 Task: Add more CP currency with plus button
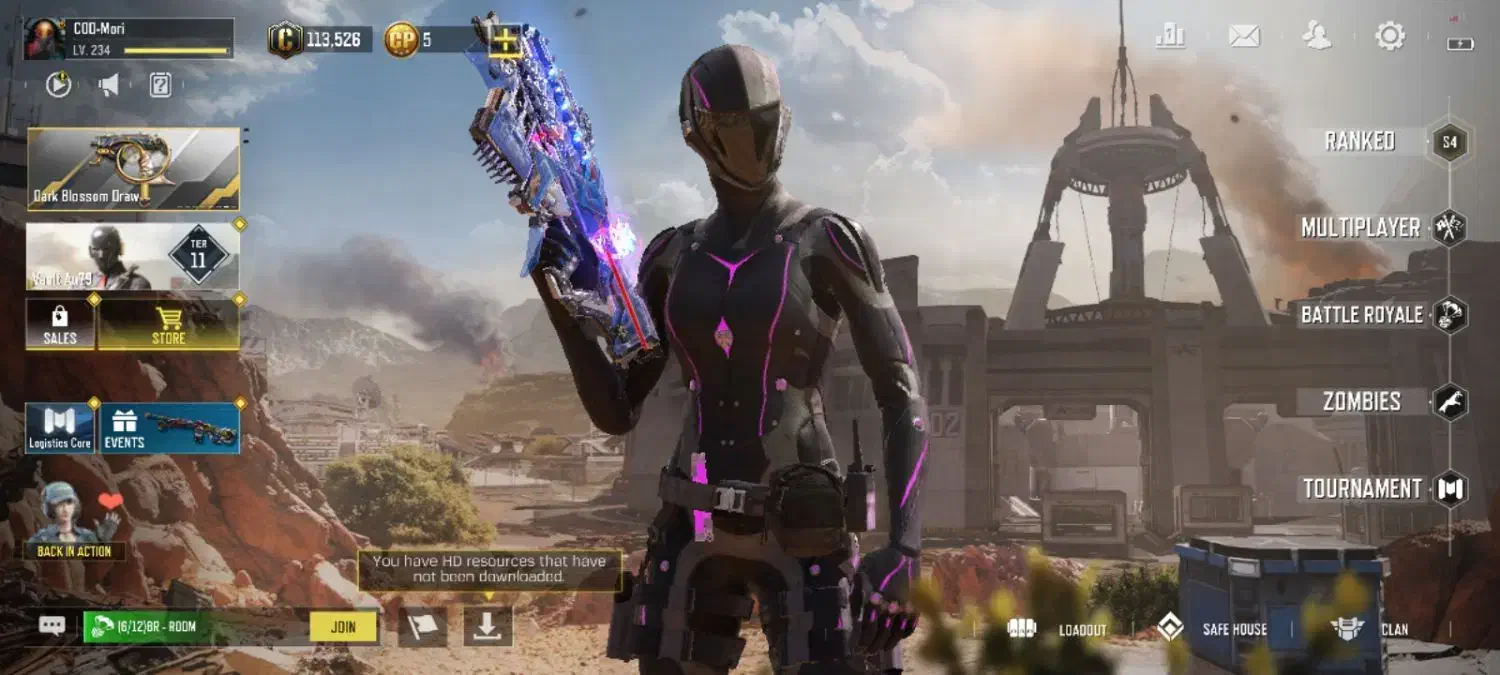click(x=507, y=40)
